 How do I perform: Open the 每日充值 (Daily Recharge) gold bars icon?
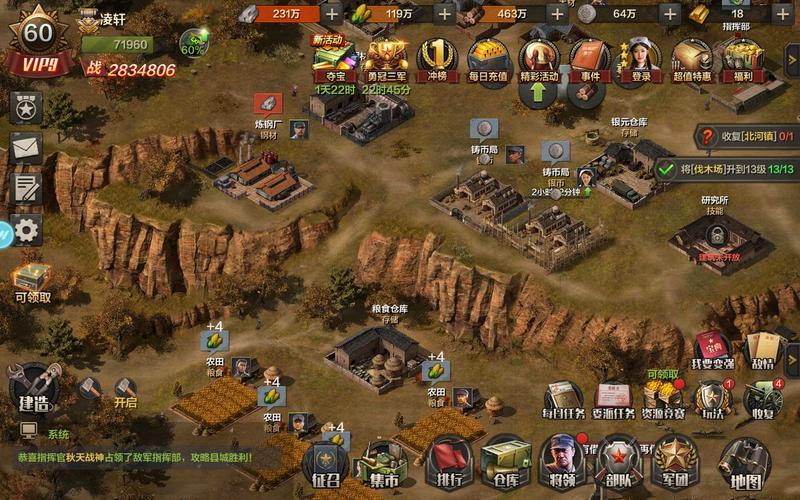point(487,60)
